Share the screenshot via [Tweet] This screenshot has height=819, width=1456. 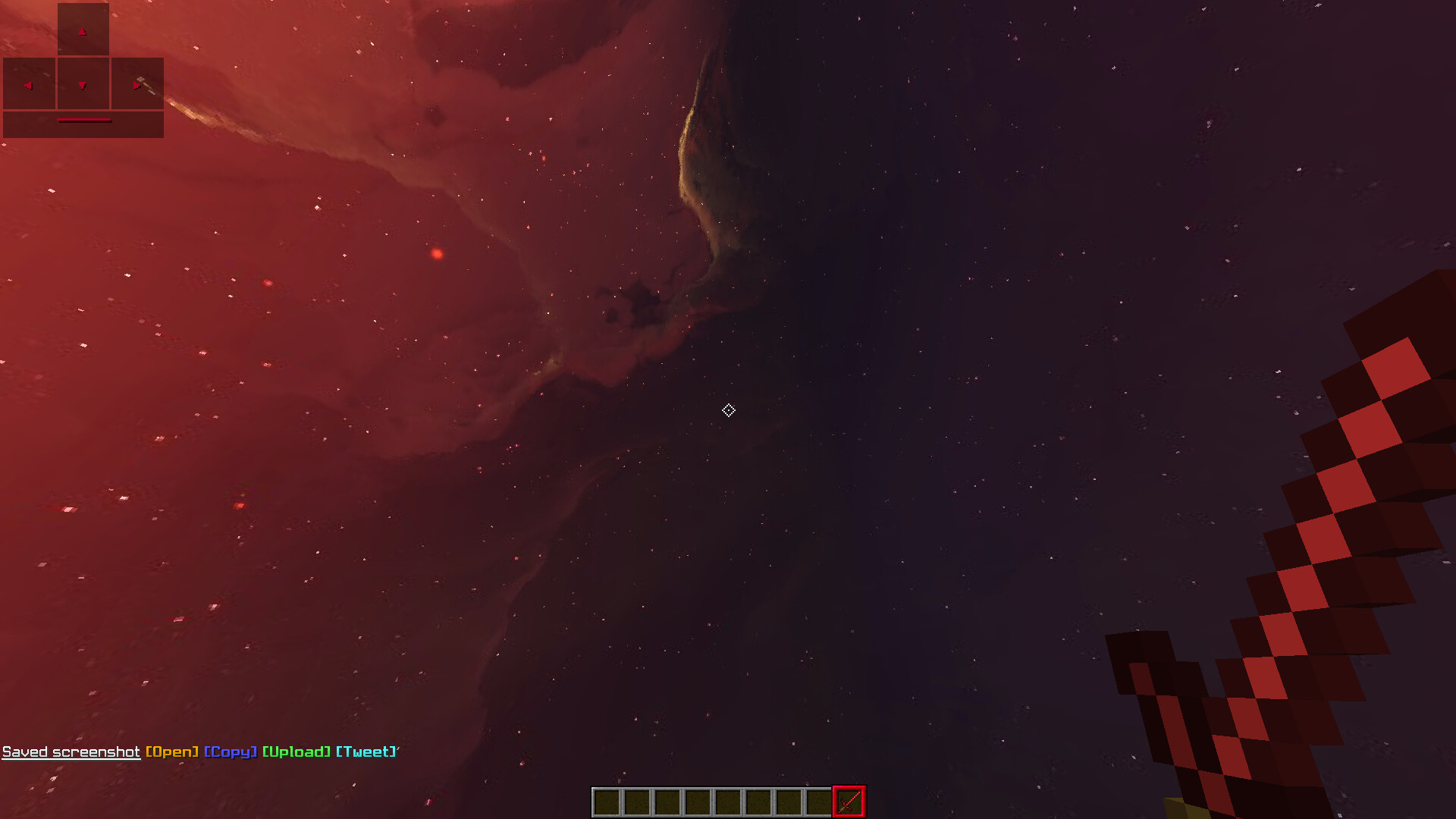click(x=366, y=752)
